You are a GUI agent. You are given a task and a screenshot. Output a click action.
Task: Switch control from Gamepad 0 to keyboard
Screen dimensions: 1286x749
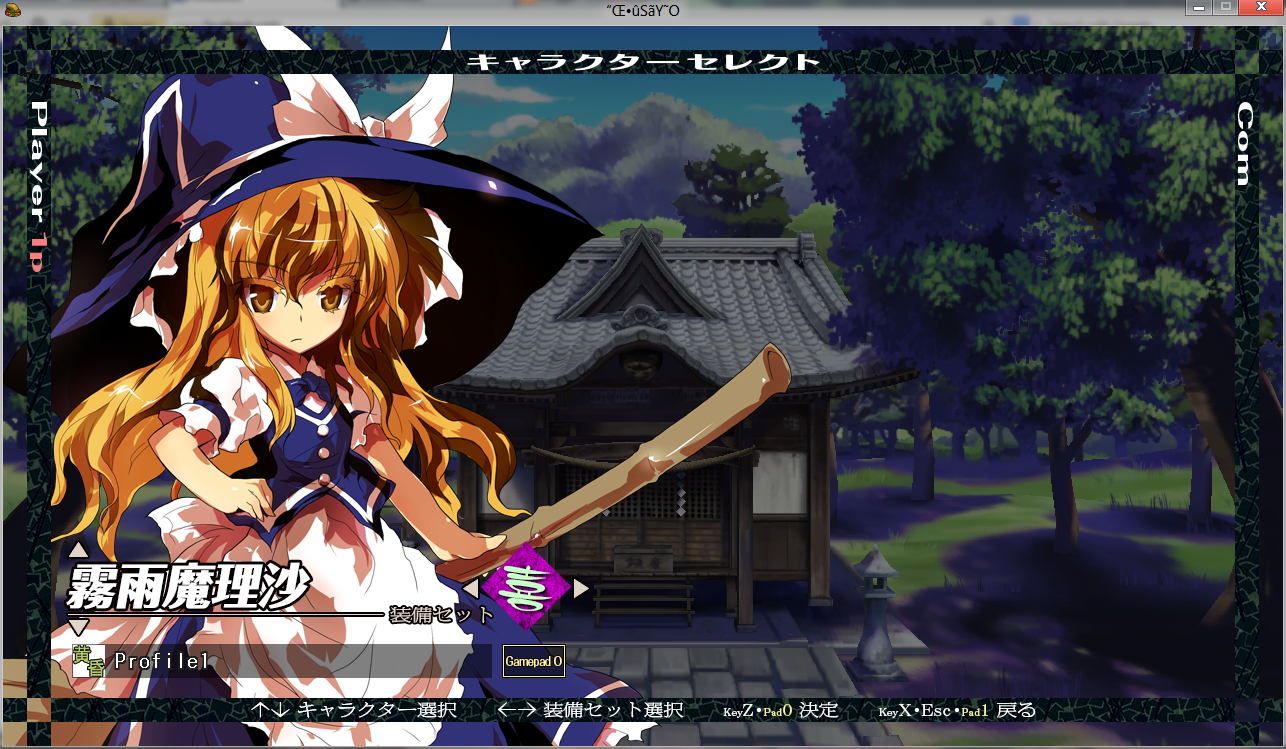coord(534,661)
